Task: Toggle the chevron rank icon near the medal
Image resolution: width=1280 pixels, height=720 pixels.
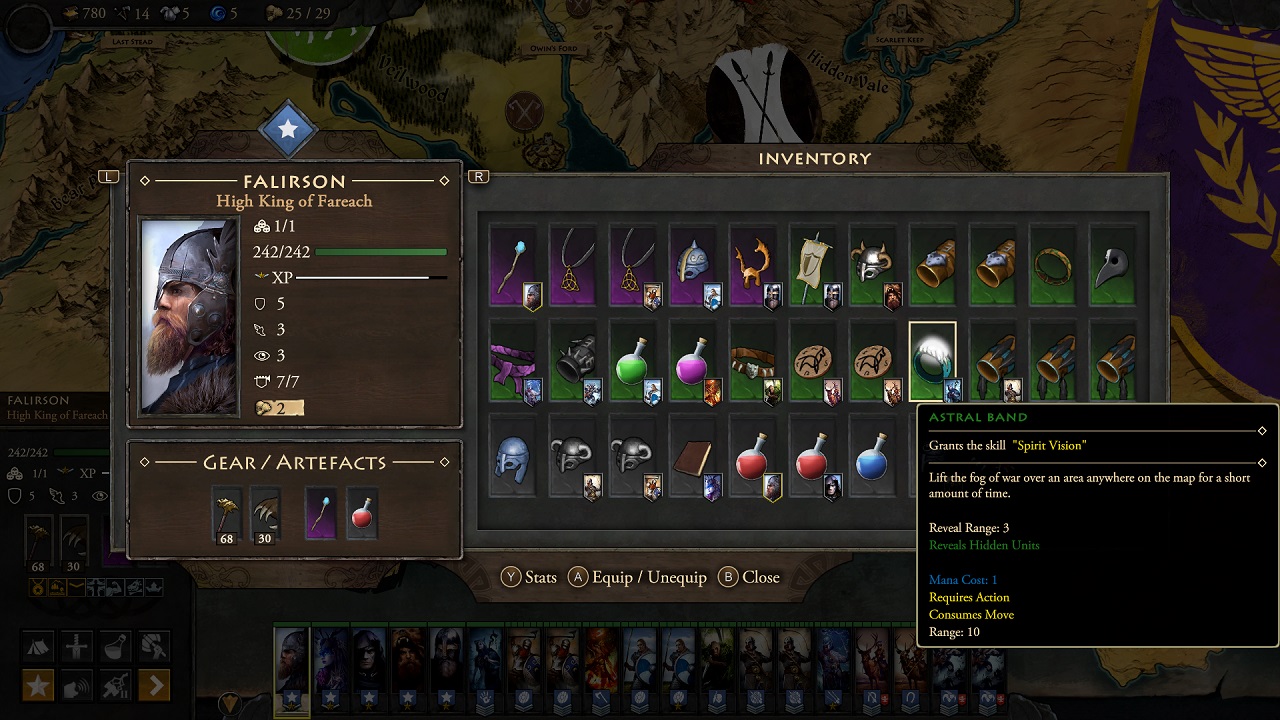Action: click(77, 588)
